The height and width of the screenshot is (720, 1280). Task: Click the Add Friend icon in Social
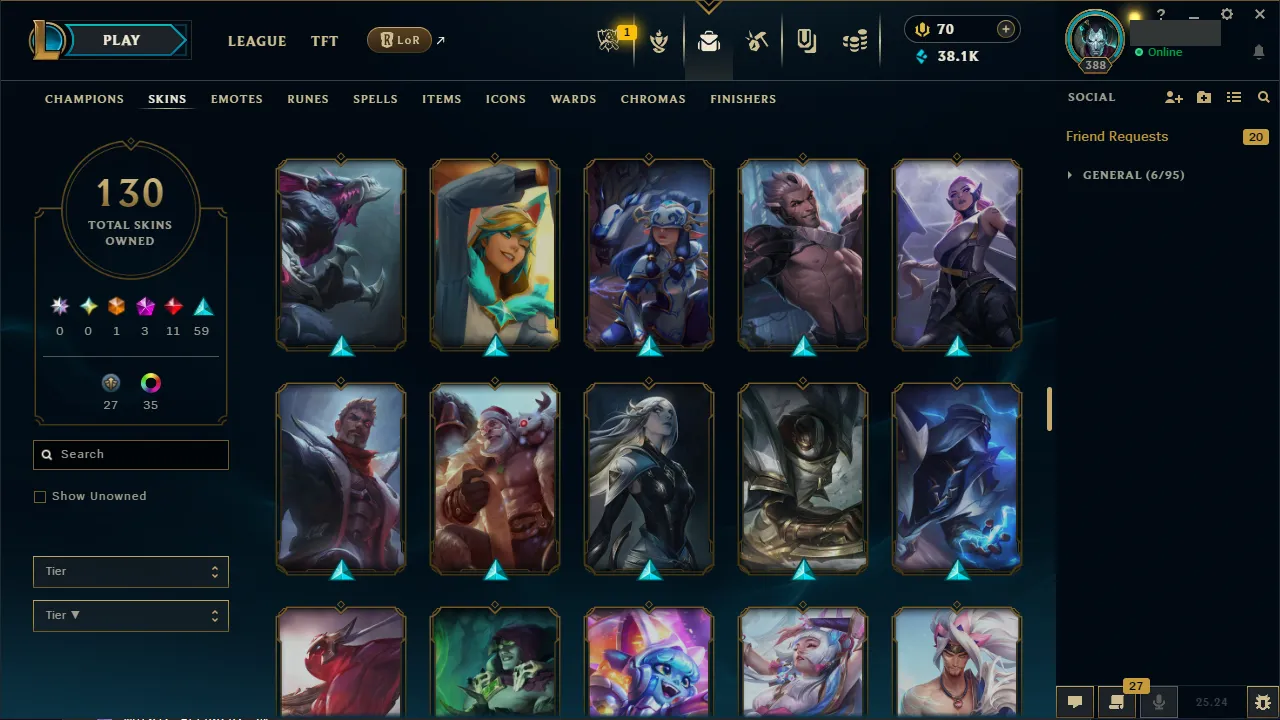[1173, 97]
